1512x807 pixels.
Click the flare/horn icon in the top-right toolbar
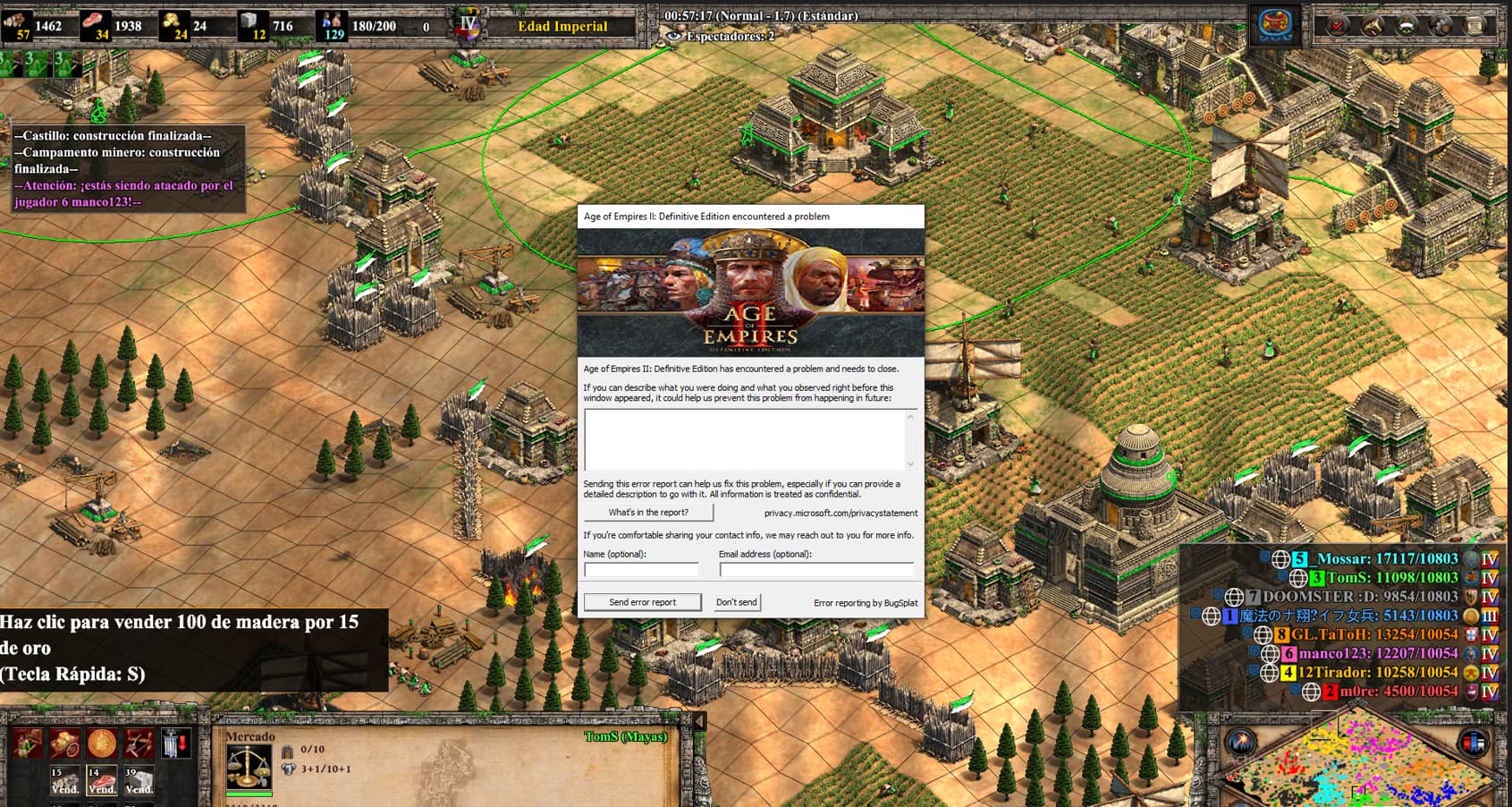(x=1373, y=25)
